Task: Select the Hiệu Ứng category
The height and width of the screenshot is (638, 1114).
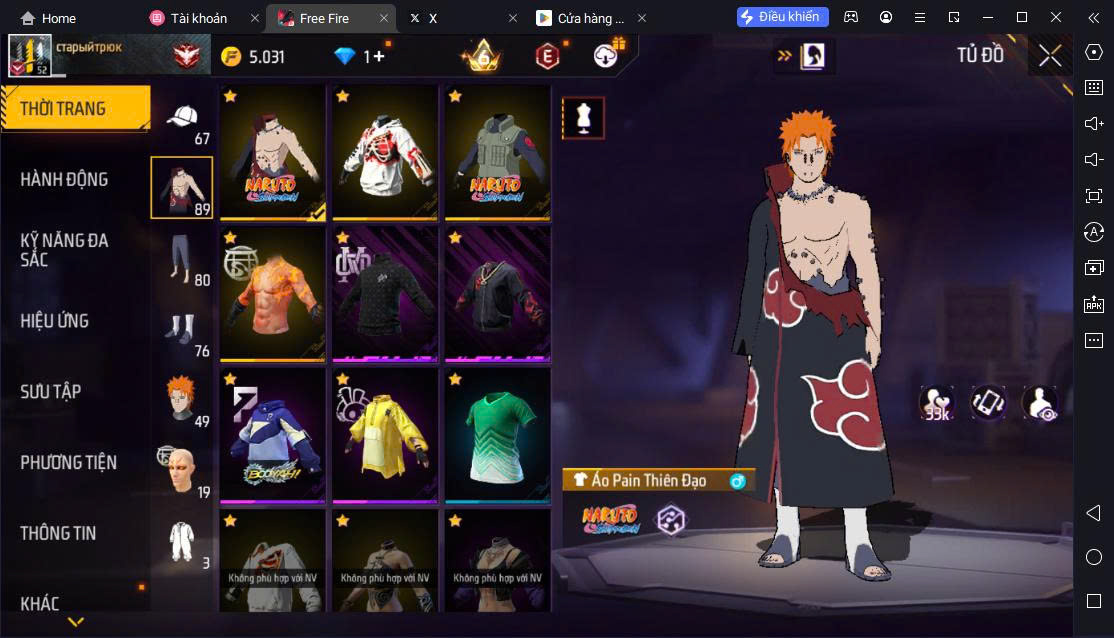Action: 55,321
